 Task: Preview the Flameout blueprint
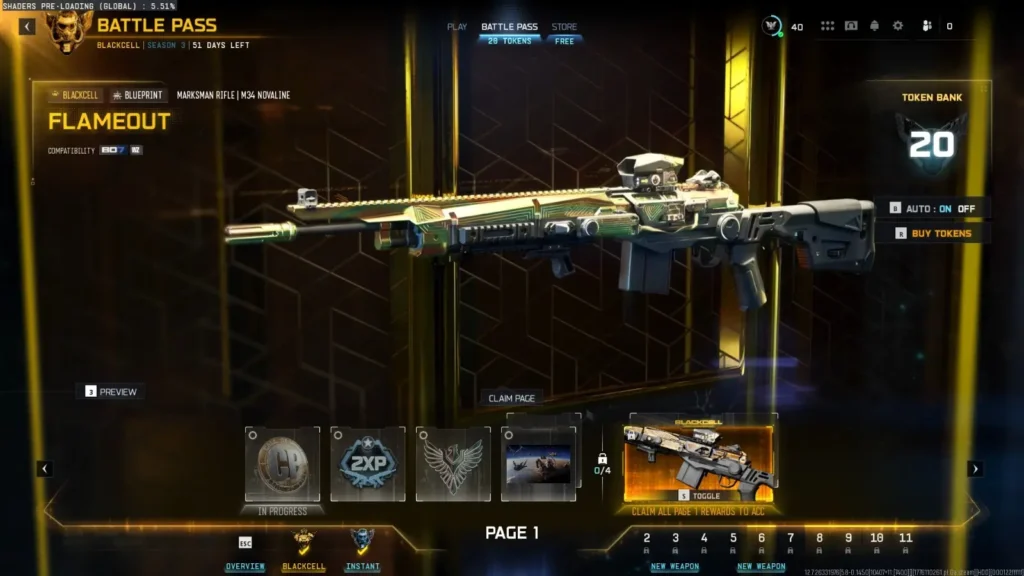click(x=111, y=392)
